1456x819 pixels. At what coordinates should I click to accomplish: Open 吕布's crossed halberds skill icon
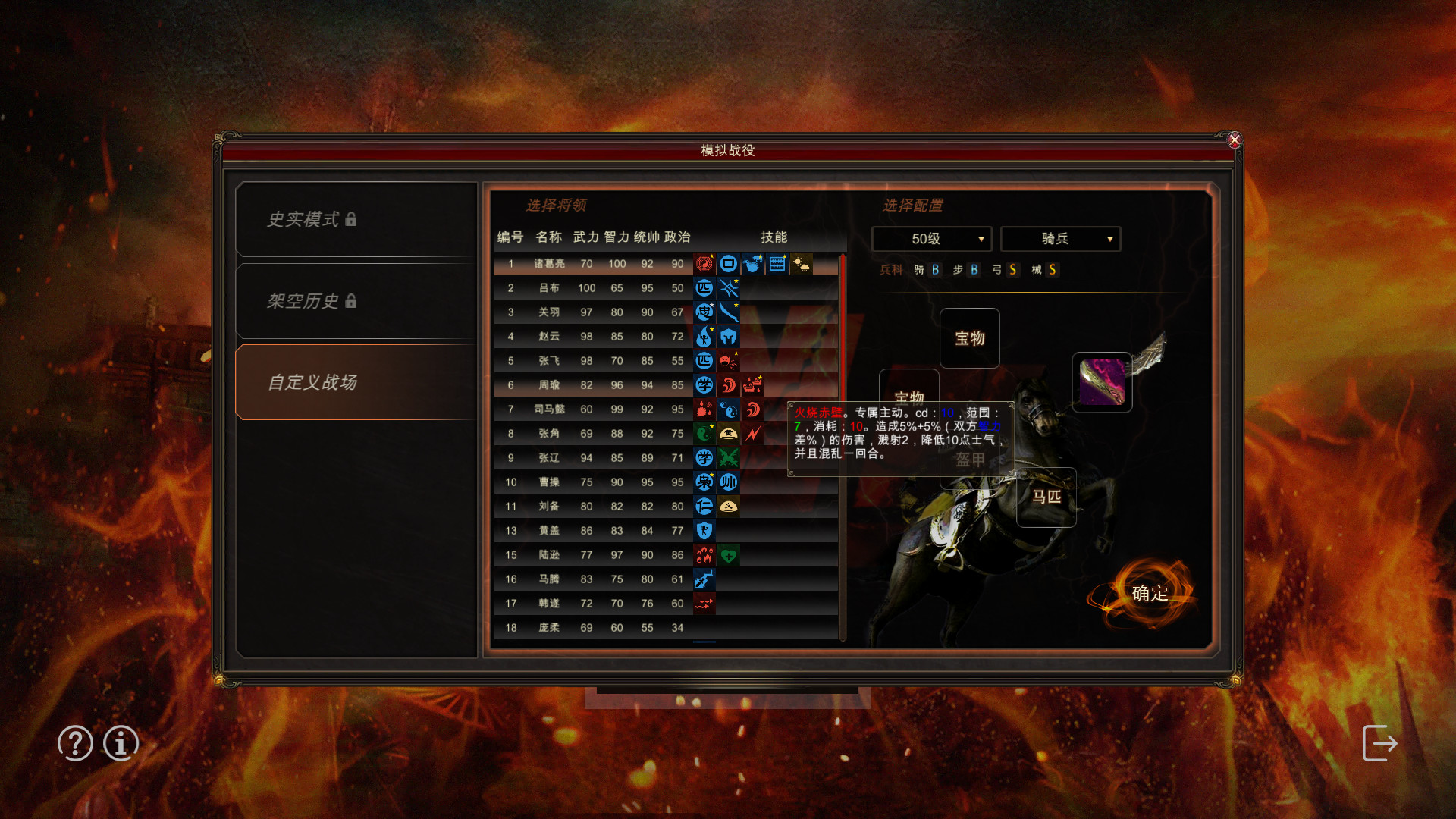(x=728, y=288)
